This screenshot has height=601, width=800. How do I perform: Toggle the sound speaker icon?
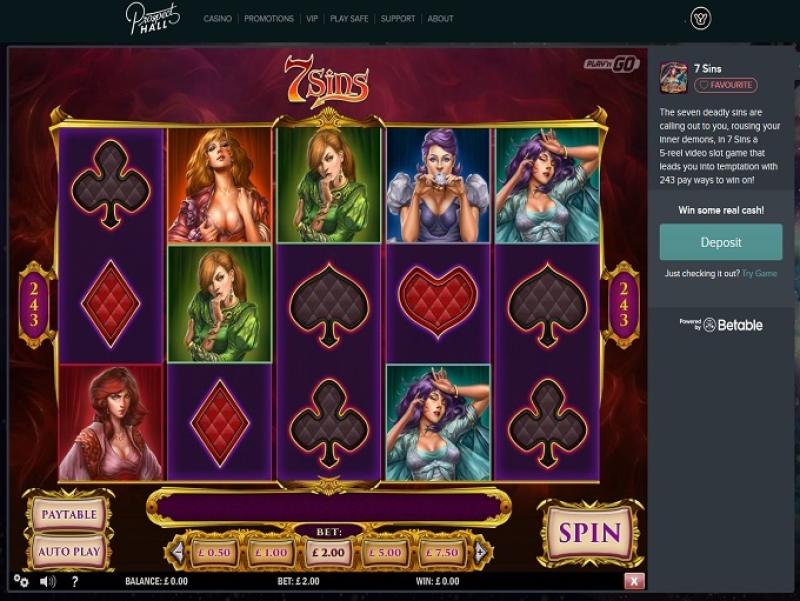coord(47,581)
